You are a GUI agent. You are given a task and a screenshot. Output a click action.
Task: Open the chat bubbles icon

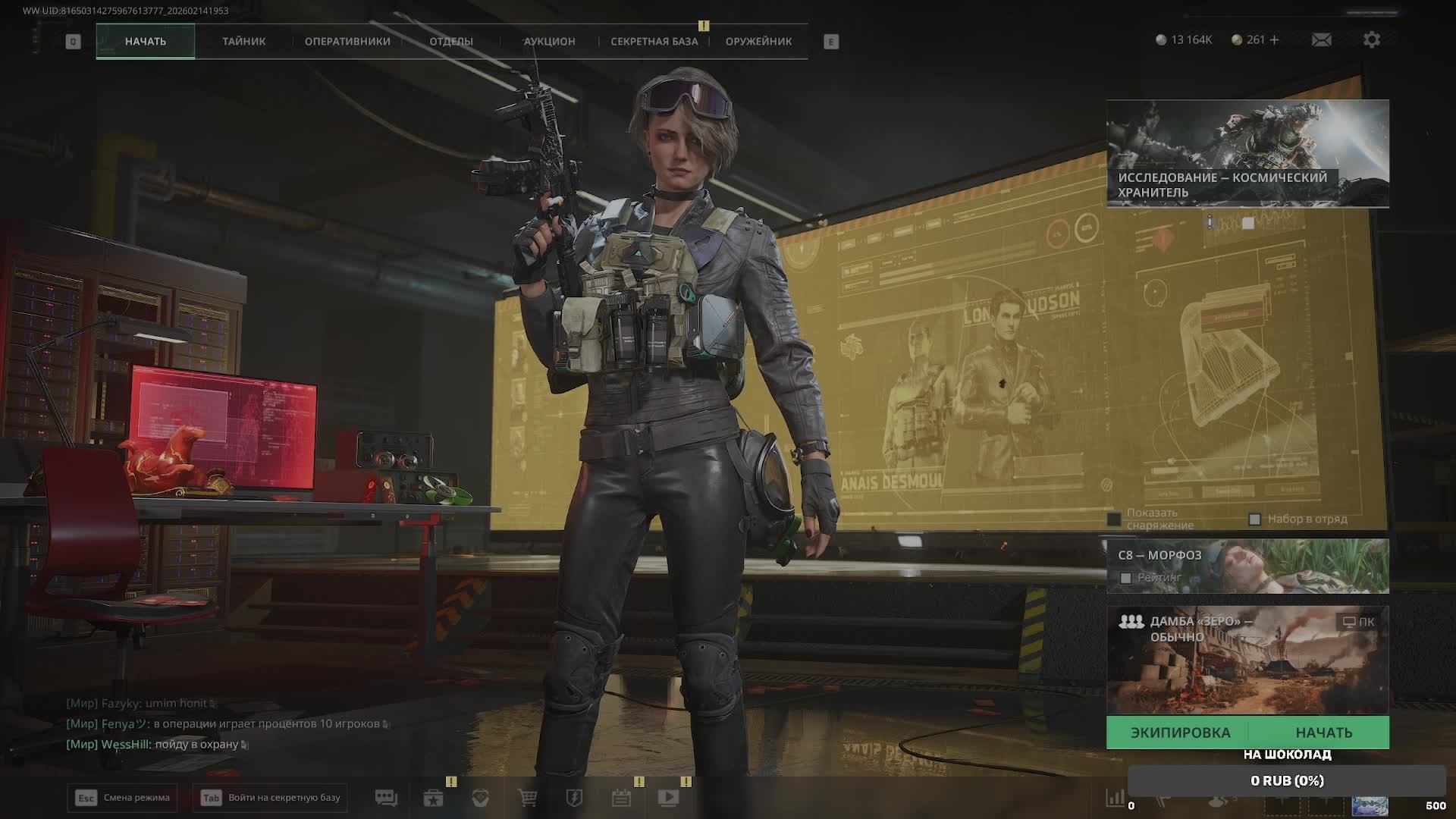click(386, 798)
